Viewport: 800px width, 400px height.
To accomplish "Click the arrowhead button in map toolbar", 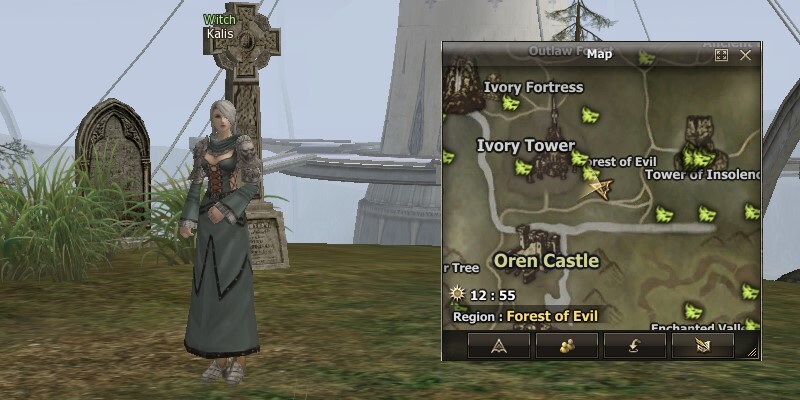I will click(x=497, y=346).
